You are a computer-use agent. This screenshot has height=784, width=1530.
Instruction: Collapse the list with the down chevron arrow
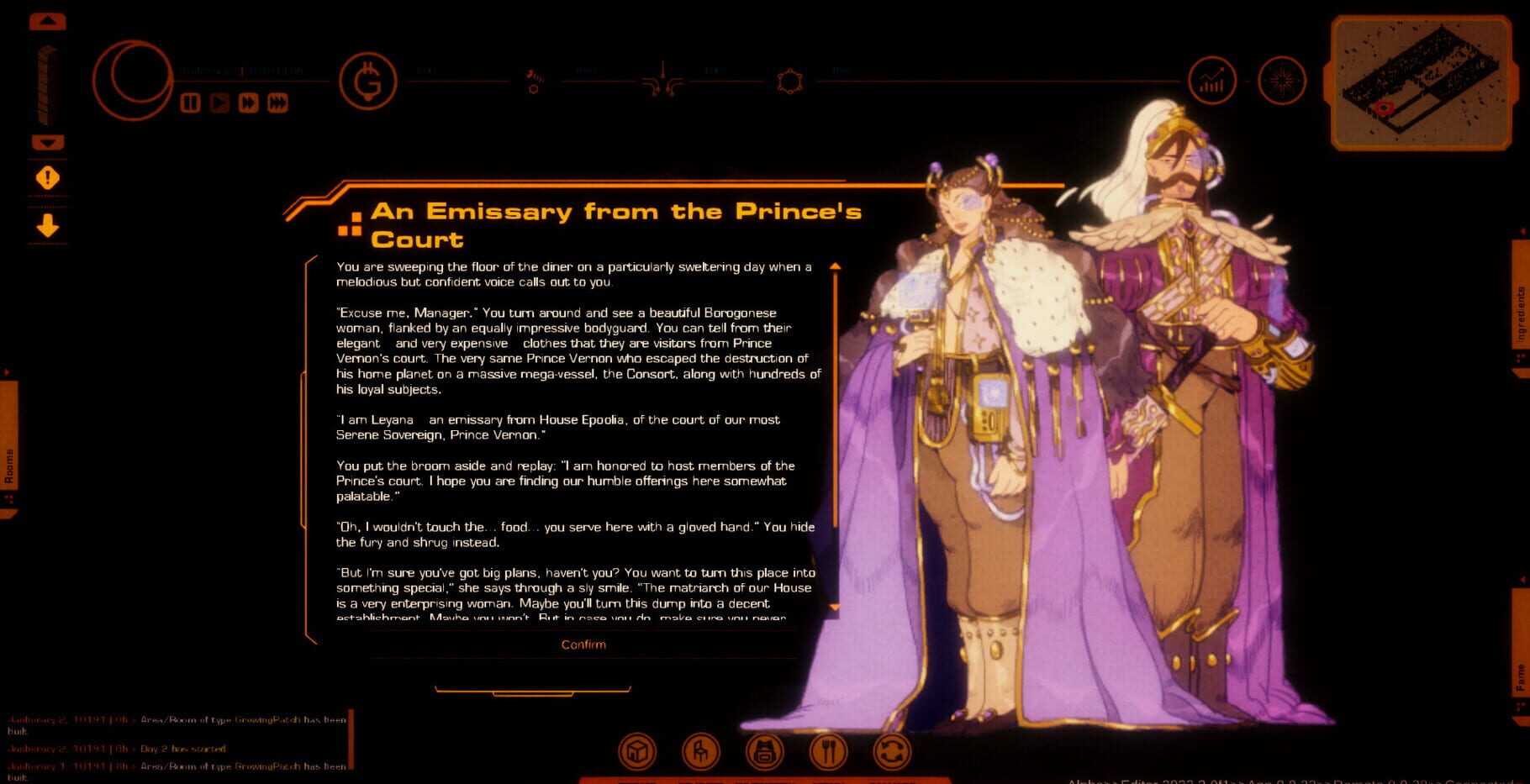pos(46,142)
